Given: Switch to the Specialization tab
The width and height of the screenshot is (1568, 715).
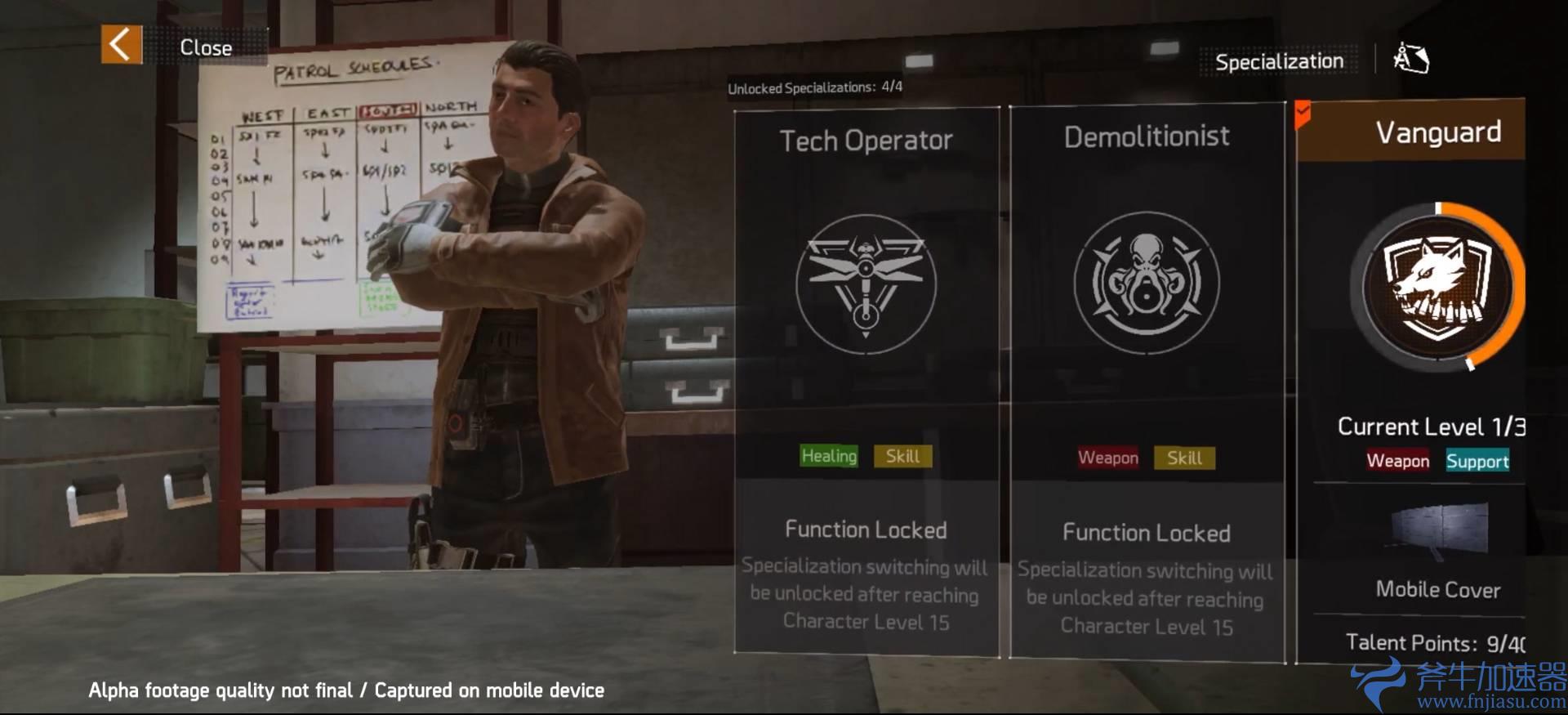Looking at the screenshot, I should pyautogui.click(x=1278, y=60).
